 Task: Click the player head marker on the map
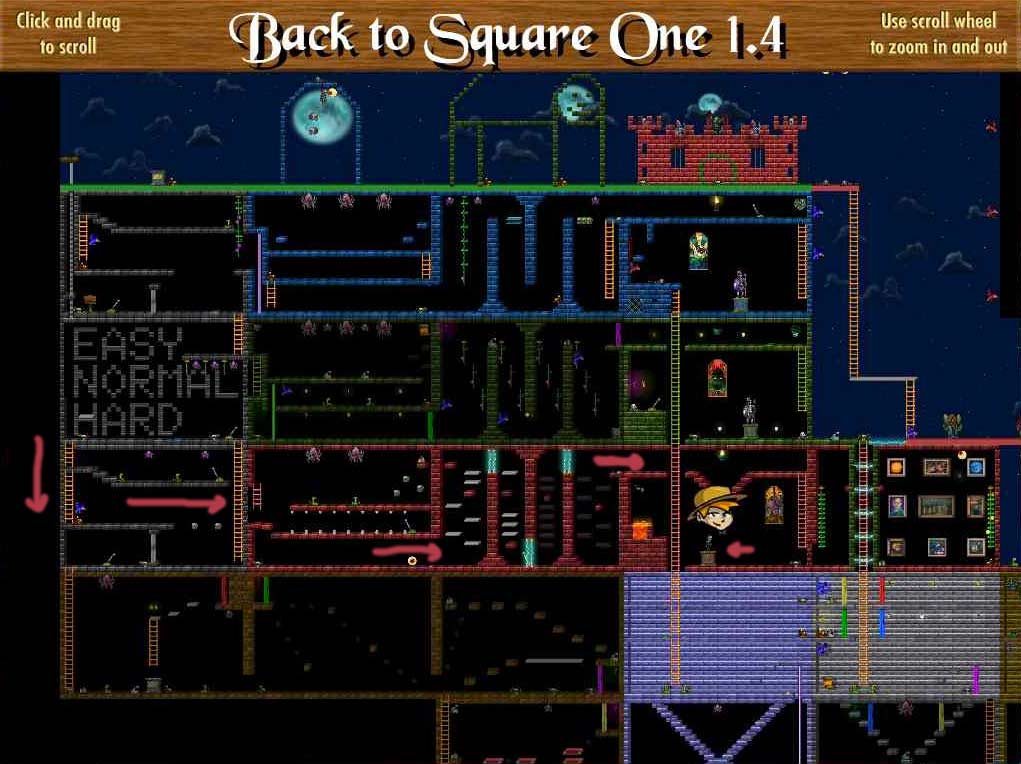tap(716, 506)
